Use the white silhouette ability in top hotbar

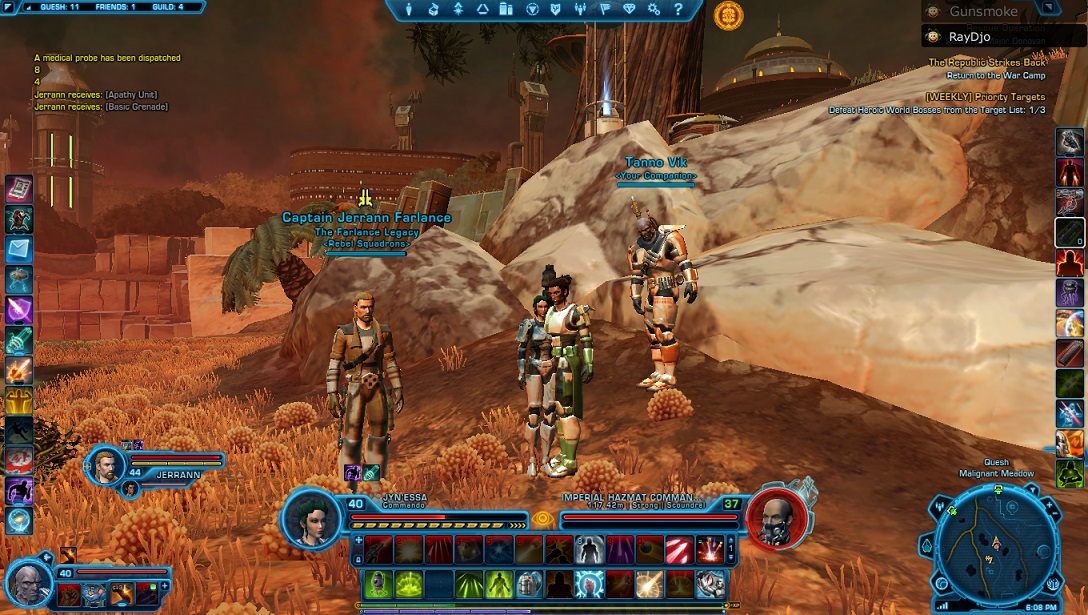click(589, 548)
